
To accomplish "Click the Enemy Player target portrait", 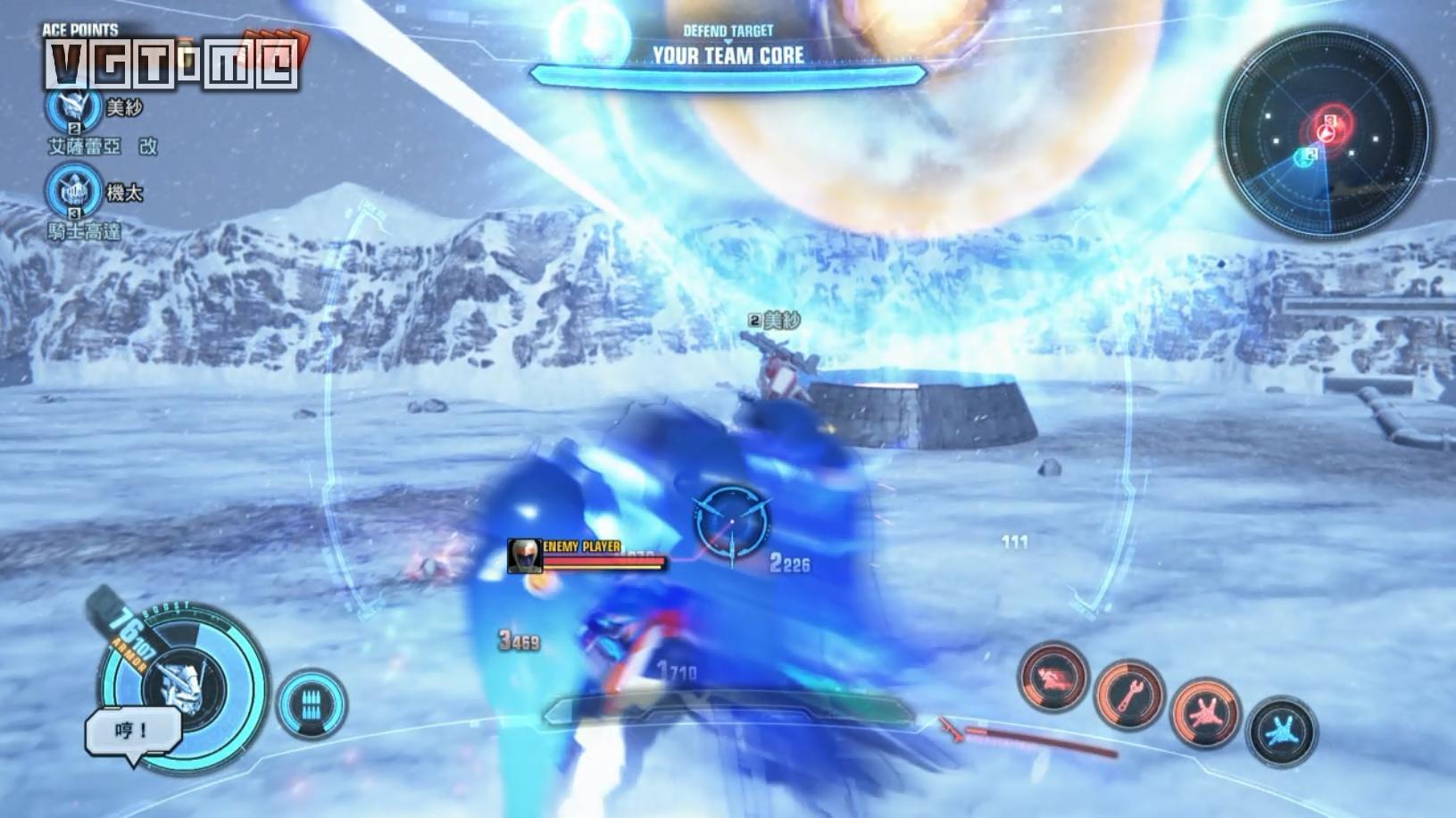I will [x=524, y=555].
